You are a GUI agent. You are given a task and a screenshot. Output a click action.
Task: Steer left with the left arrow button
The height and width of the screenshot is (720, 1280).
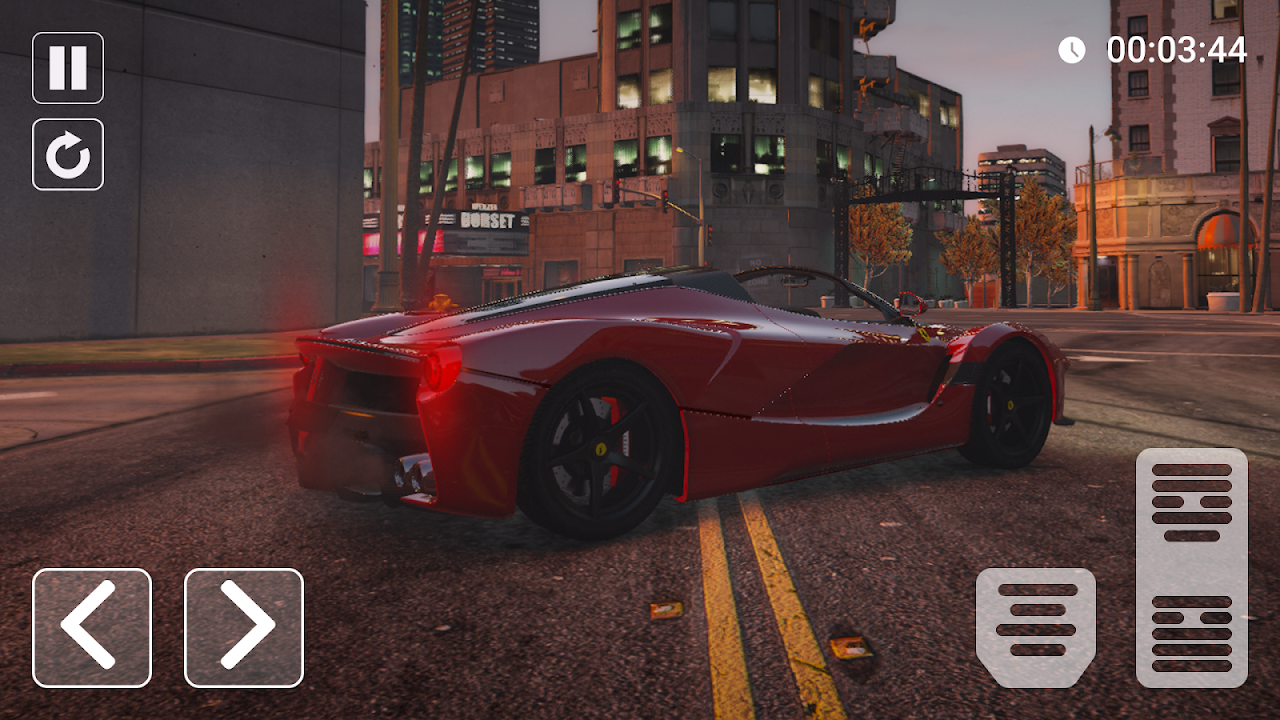tap(92, 627)
